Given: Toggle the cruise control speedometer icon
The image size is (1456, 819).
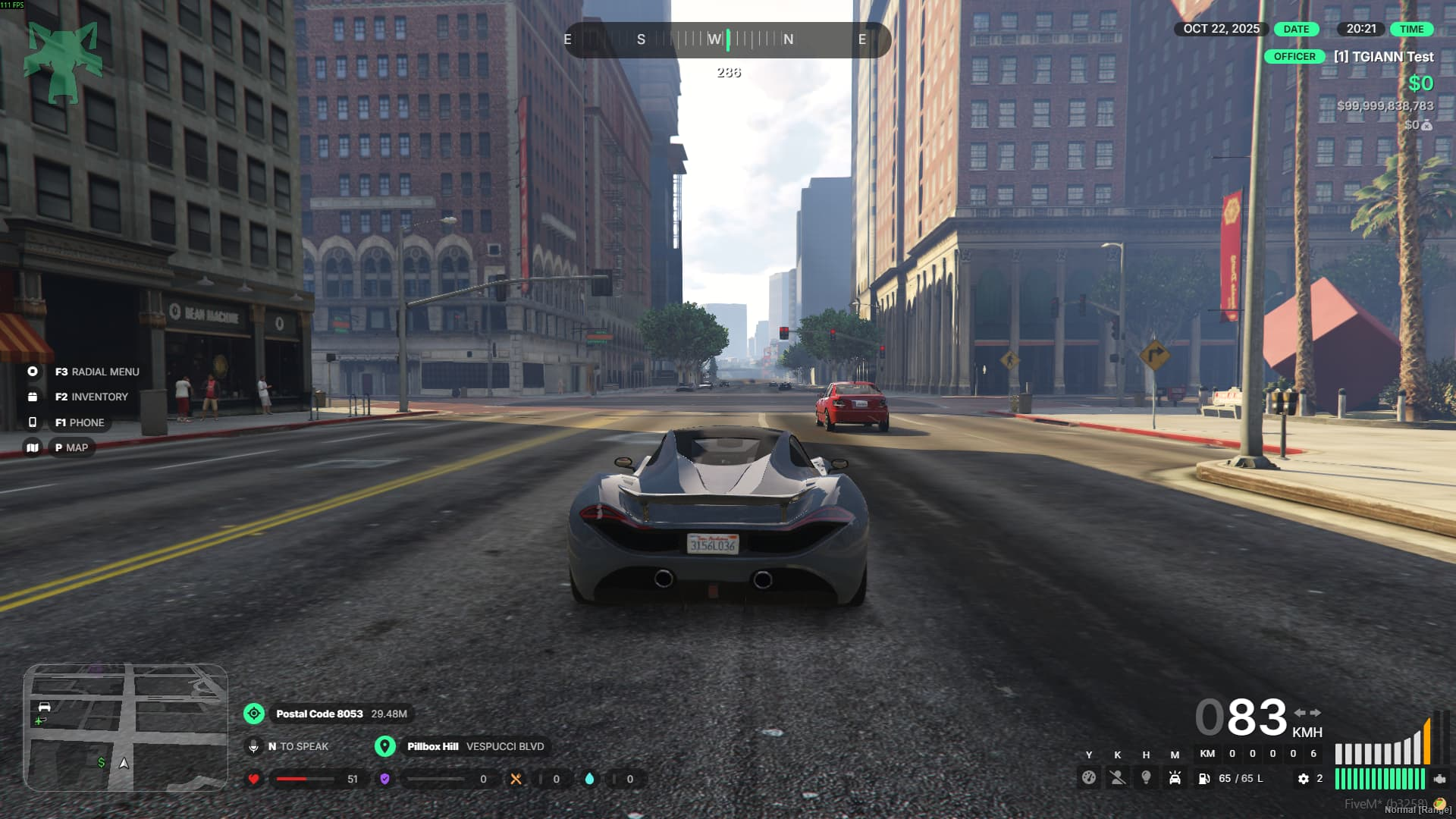Looking at the screenshot, I should click(x=1089, y=778).
